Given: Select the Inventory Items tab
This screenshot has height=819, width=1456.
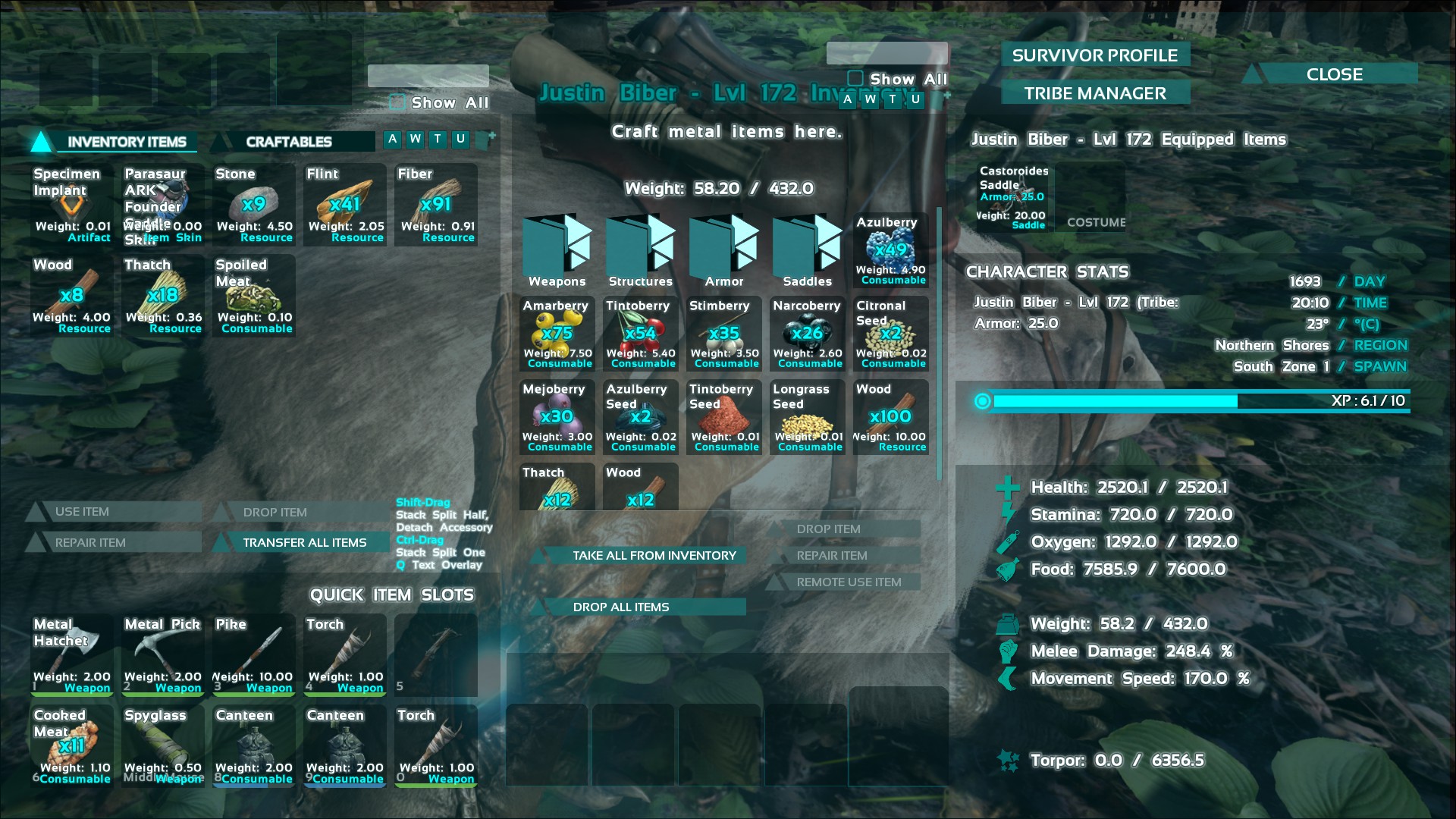Looking at the screenshot, I should pos(126,142).
